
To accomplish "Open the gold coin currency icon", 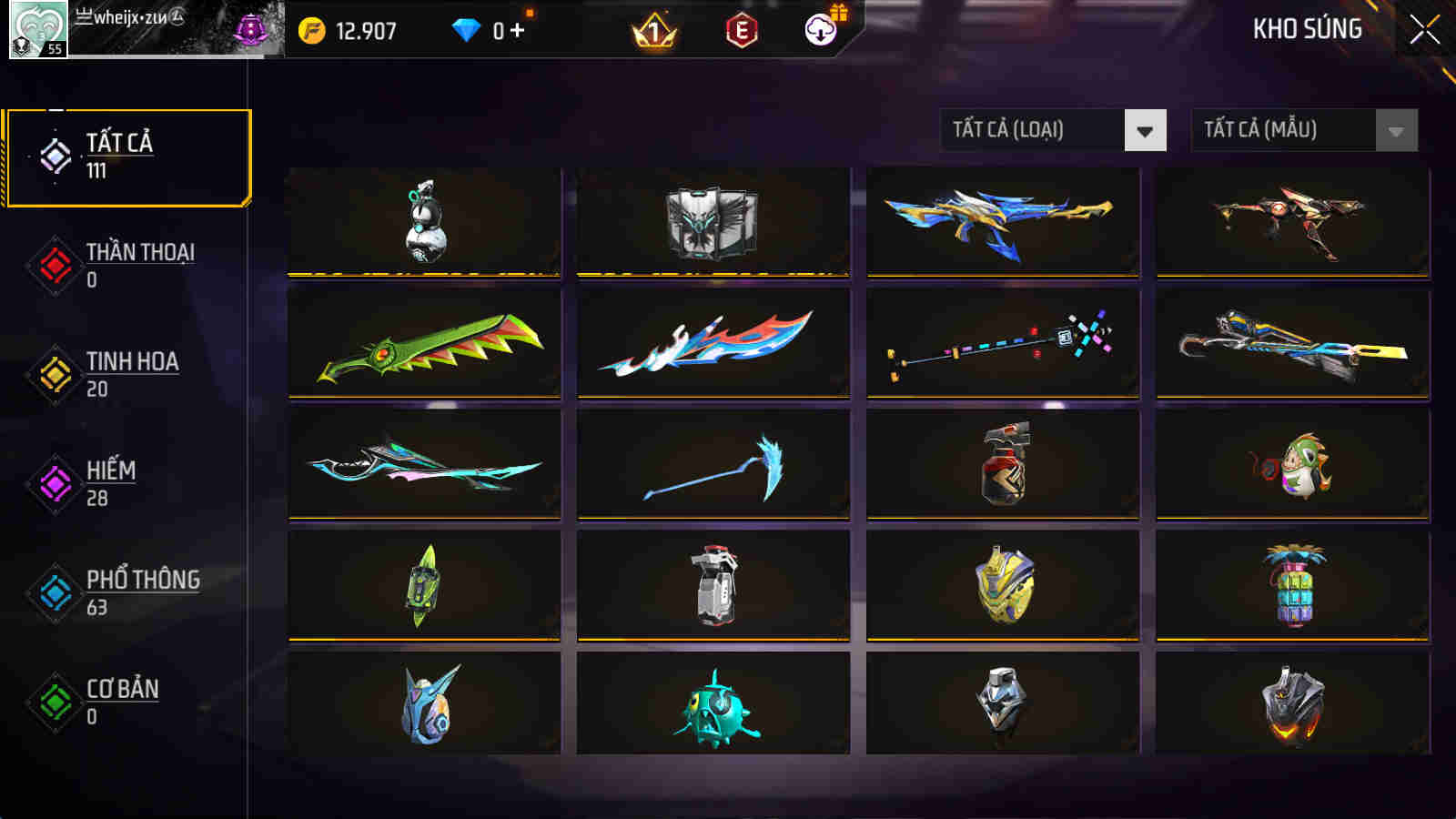I will (x=311, y=29).
